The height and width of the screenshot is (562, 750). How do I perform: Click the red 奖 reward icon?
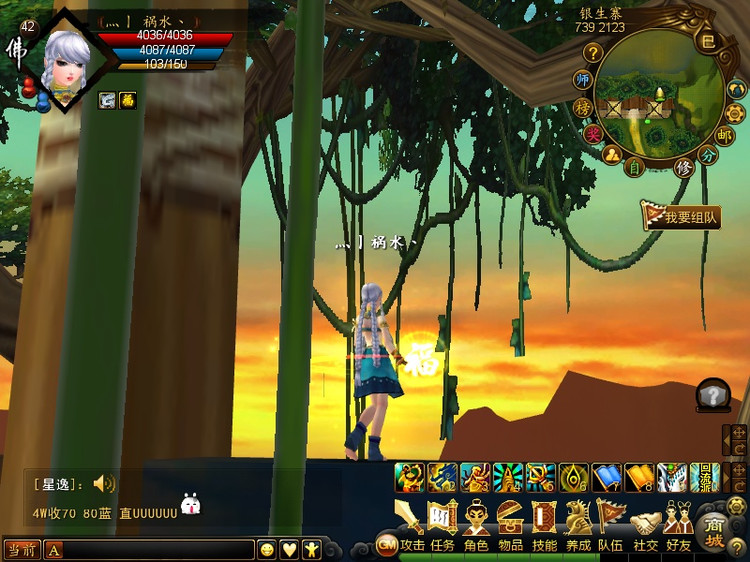594,133
